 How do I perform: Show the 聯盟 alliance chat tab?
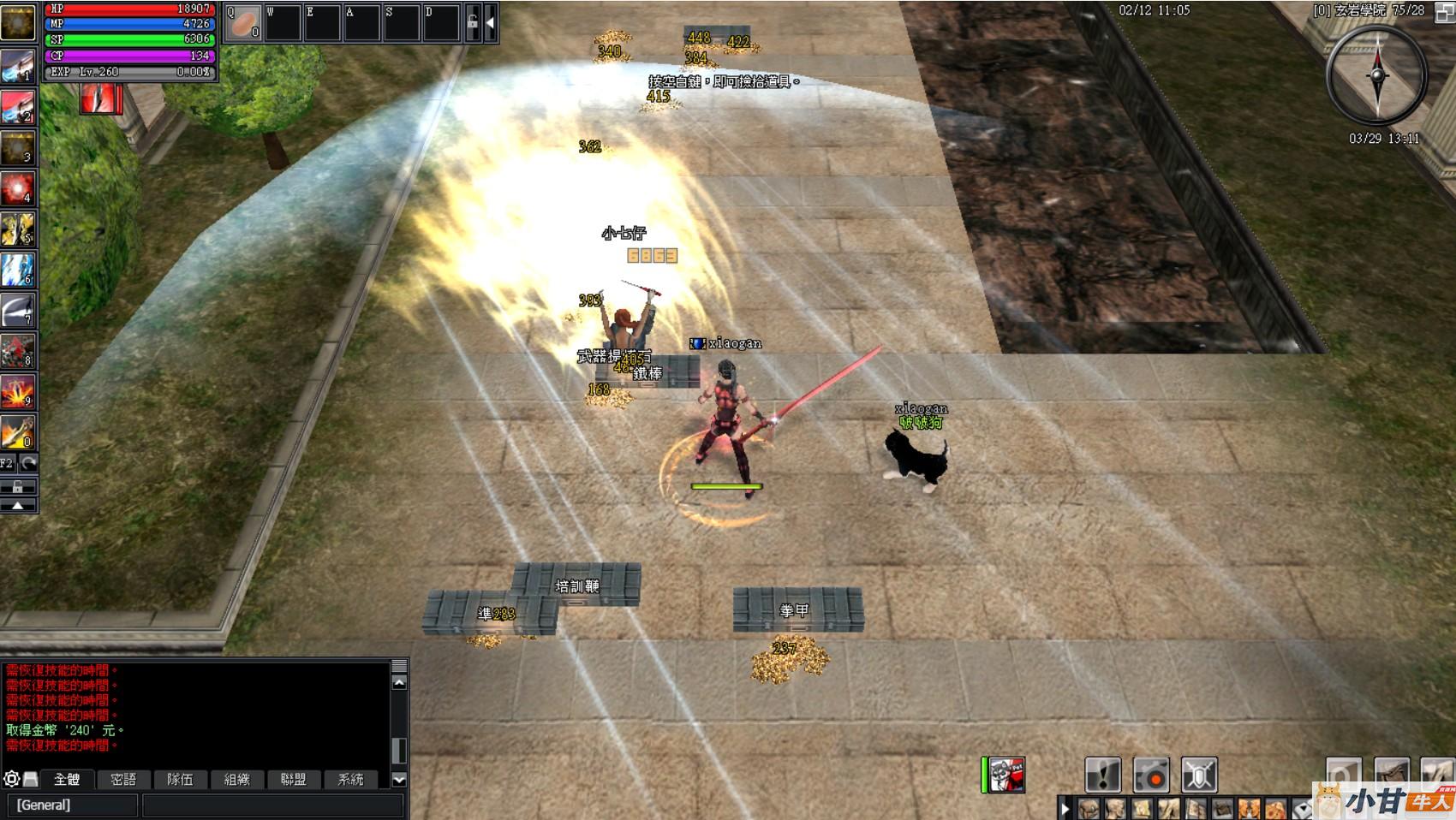click(x=293, y=779)
